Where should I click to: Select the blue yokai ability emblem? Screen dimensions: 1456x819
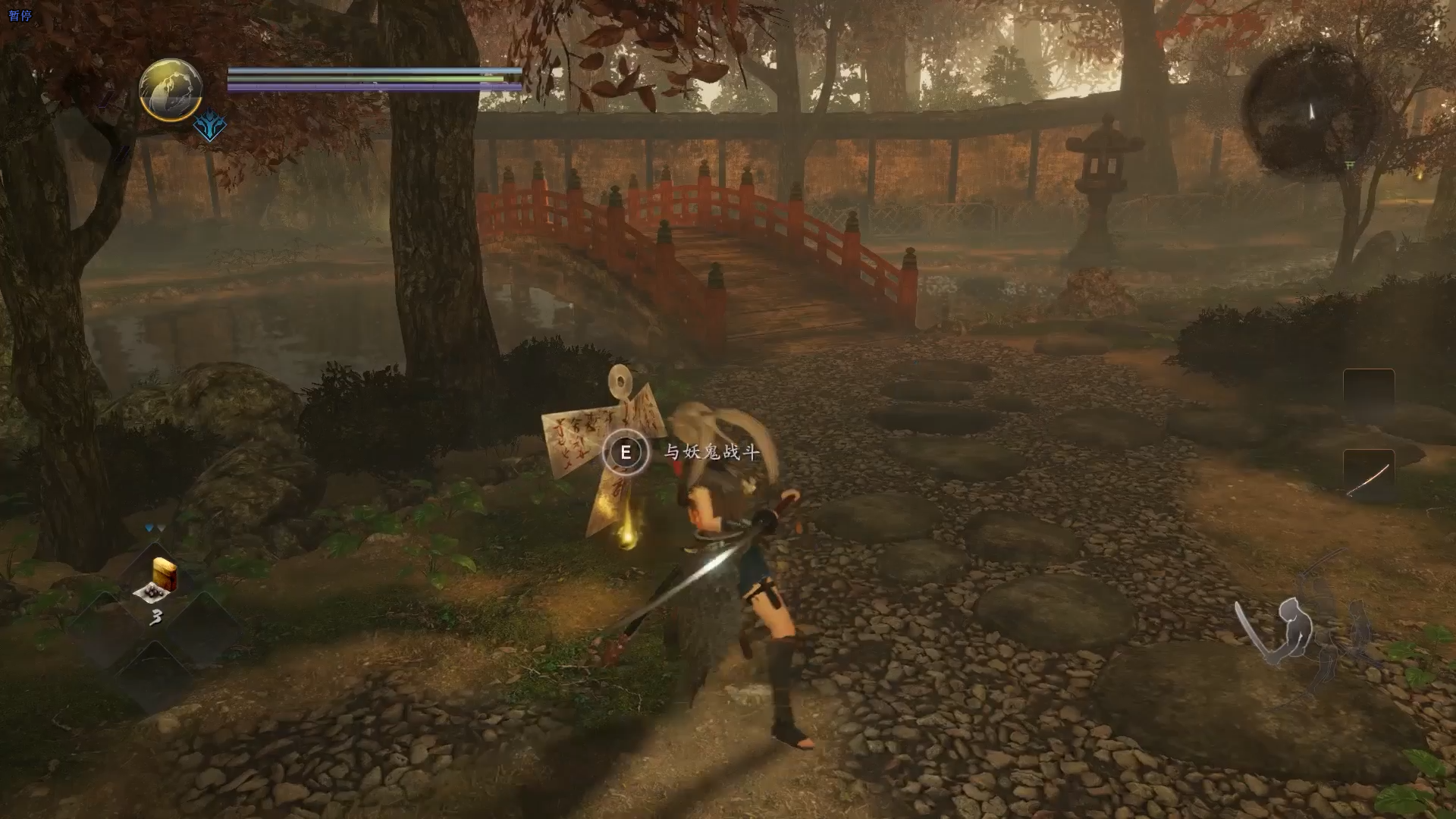coord(209,127)
